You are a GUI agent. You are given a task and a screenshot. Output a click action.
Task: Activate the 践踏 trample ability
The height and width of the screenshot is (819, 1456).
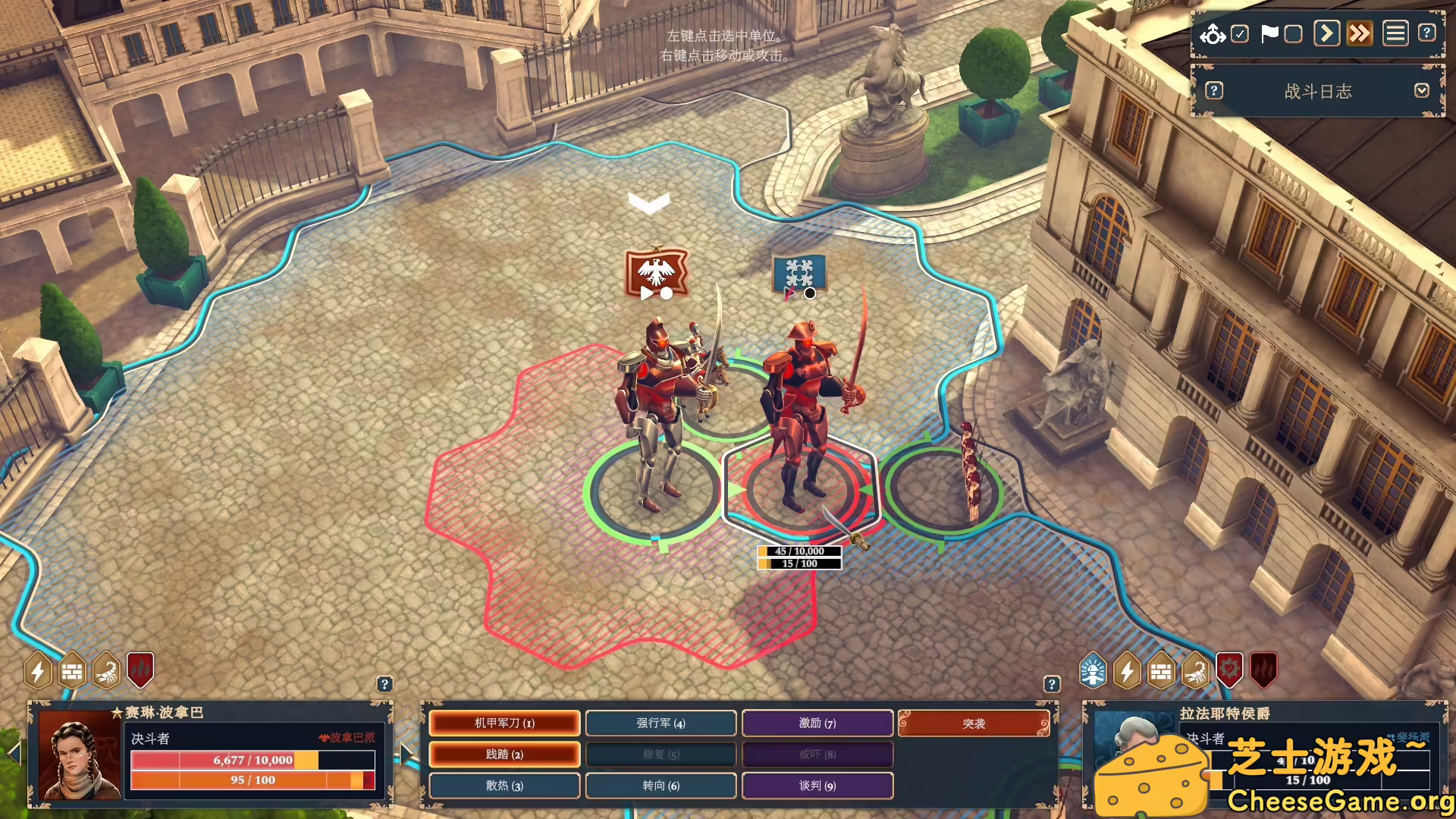[504, 755]
